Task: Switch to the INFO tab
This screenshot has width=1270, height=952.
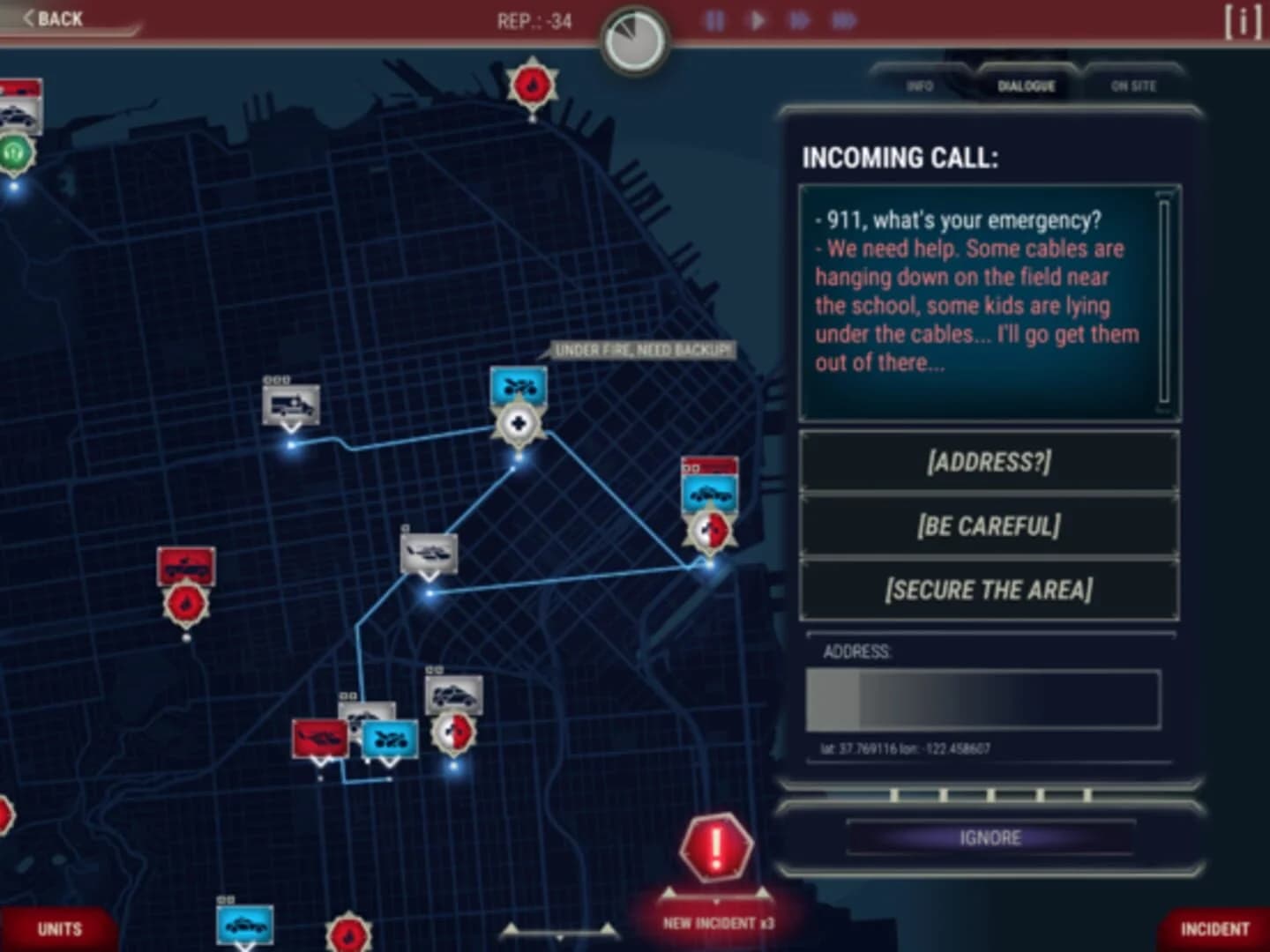Action: tap(920, 86)
